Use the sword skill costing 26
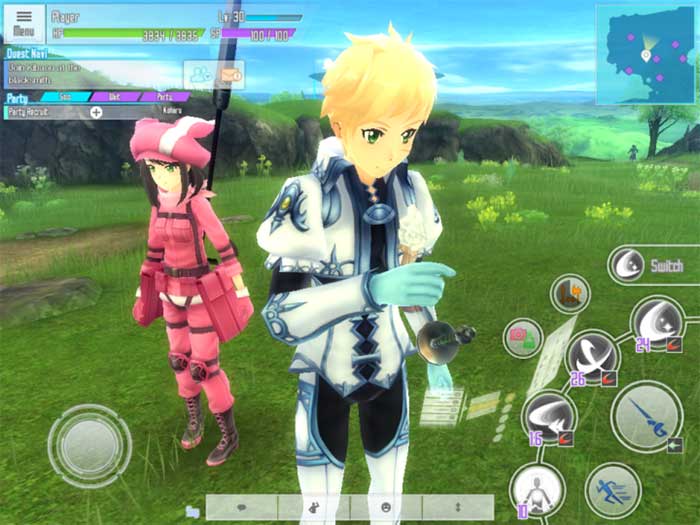Viewport: 700px width, 525px height. pyautogui.click(x=593, y=357)
